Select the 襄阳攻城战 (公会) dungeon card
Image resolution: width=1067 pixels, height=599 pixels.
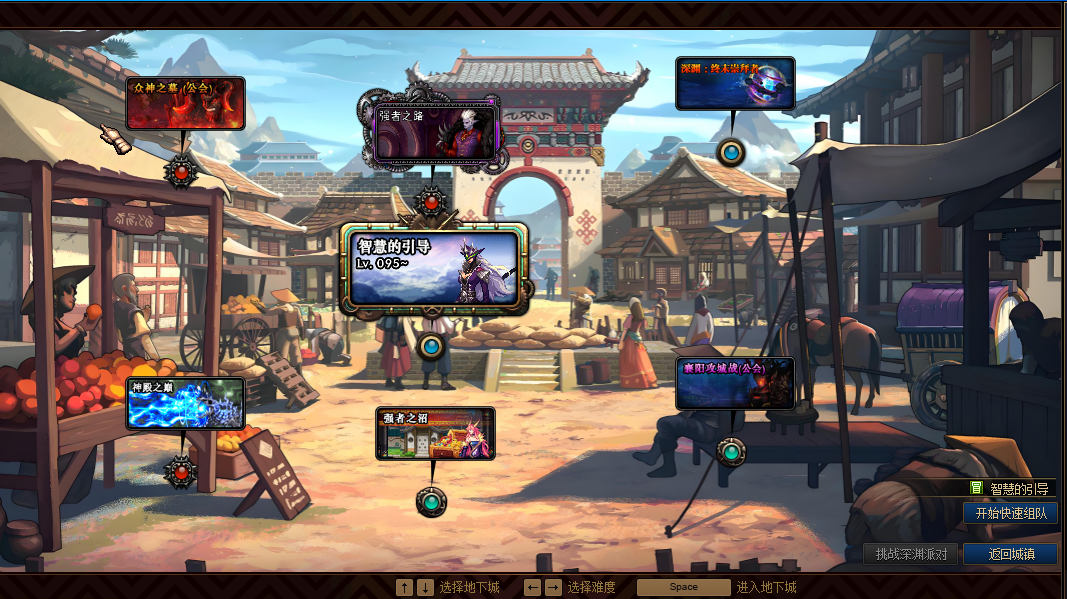(x=735, y=384)
